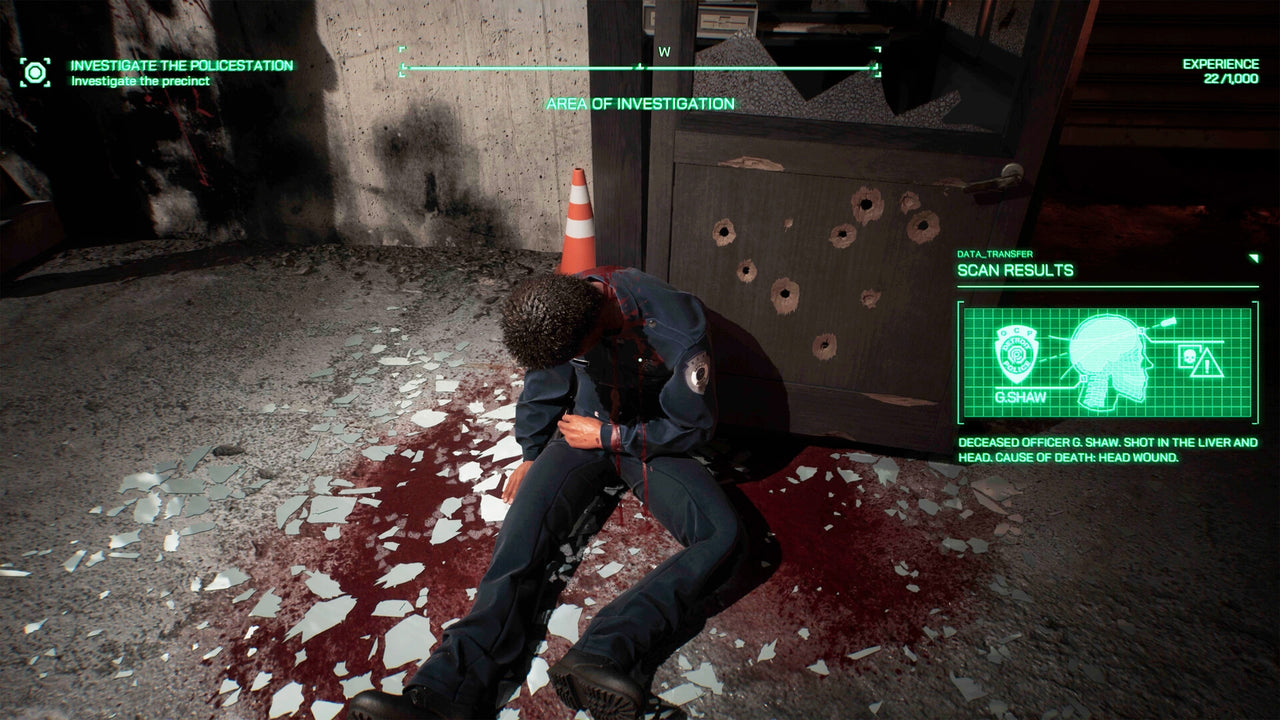Click the bullet trajectory marker near the skull
Image resolution: width=1280 pixels, height=720 pixels.
tap(1167, 322)
